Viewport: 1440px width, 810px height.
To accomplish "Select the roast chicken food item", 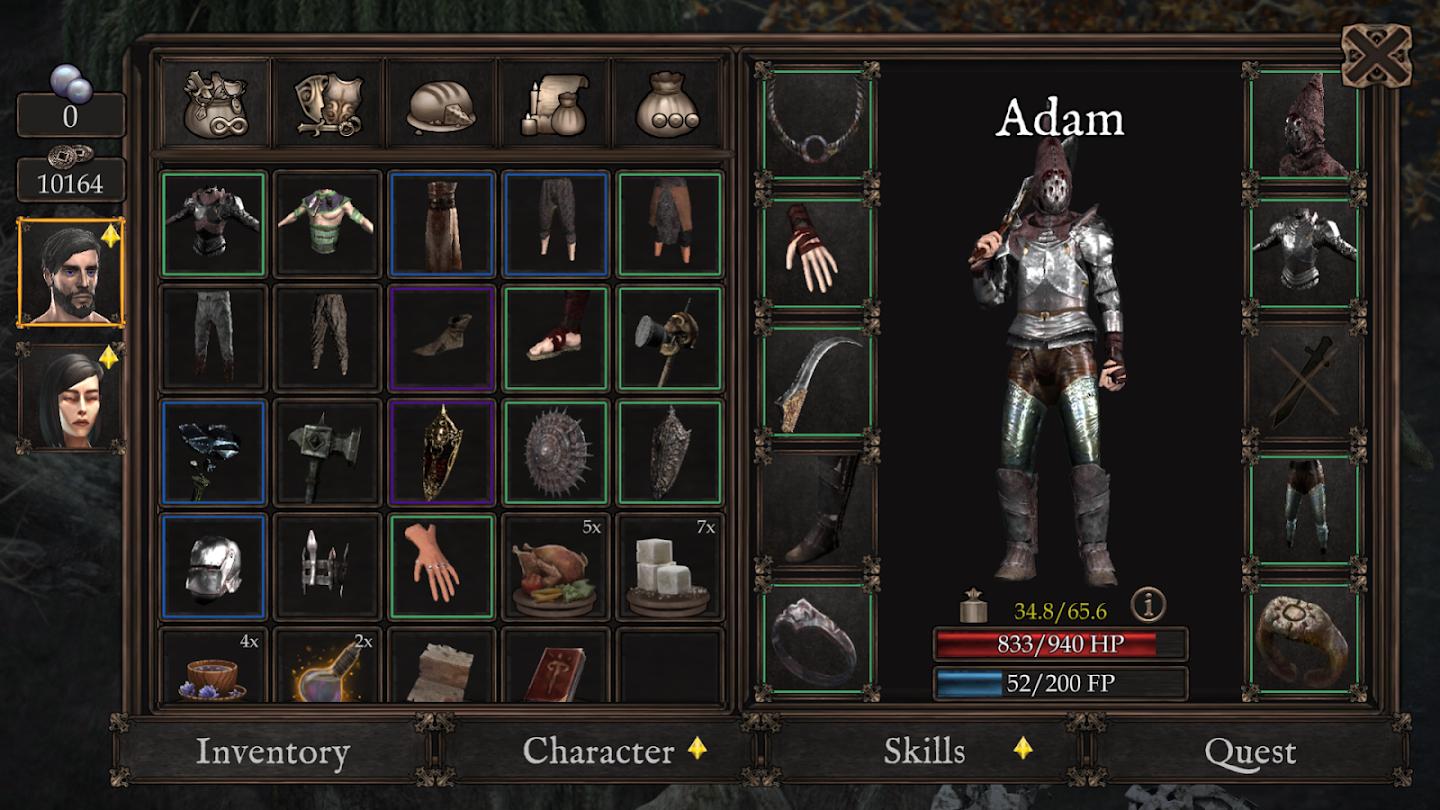I will (555, 568).
